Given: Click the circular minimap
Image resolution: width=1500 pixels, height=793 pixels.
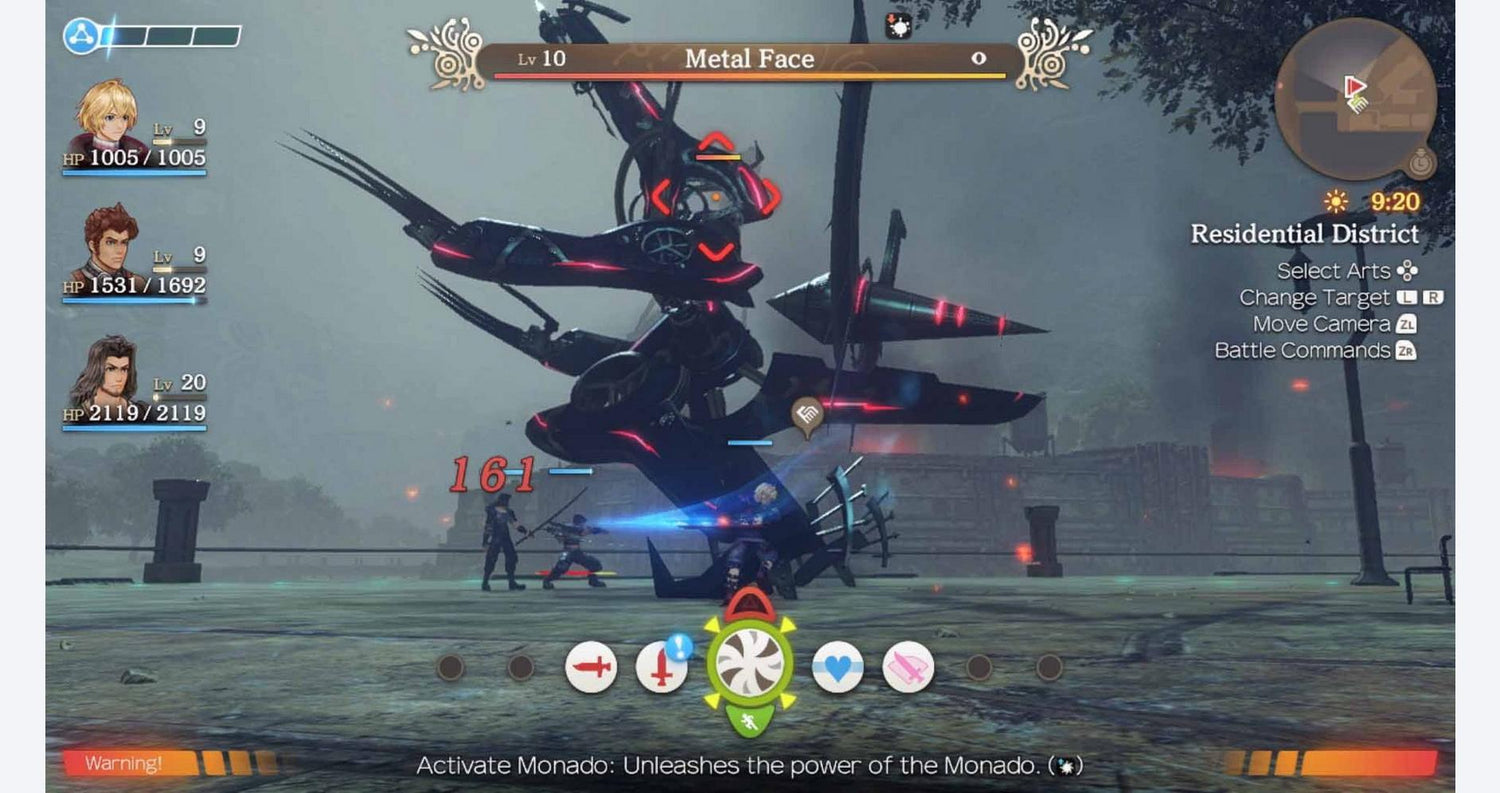Looking at the screenshot, I should pyautogui.click(x=1355, y=98).
